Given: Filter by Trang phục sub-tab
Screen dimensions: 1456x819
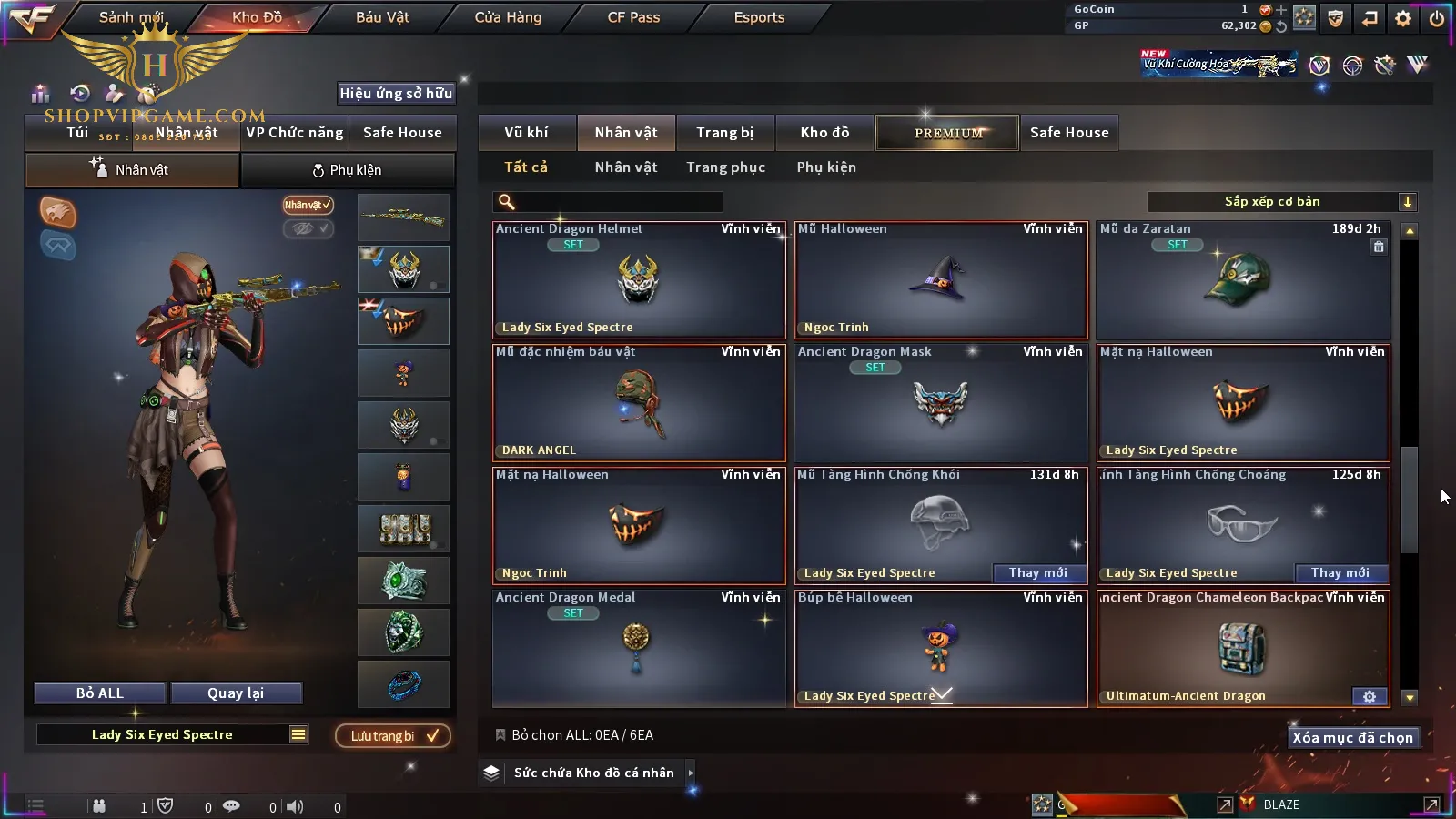Looking at the screenshot, I should [x=725, y=167].
